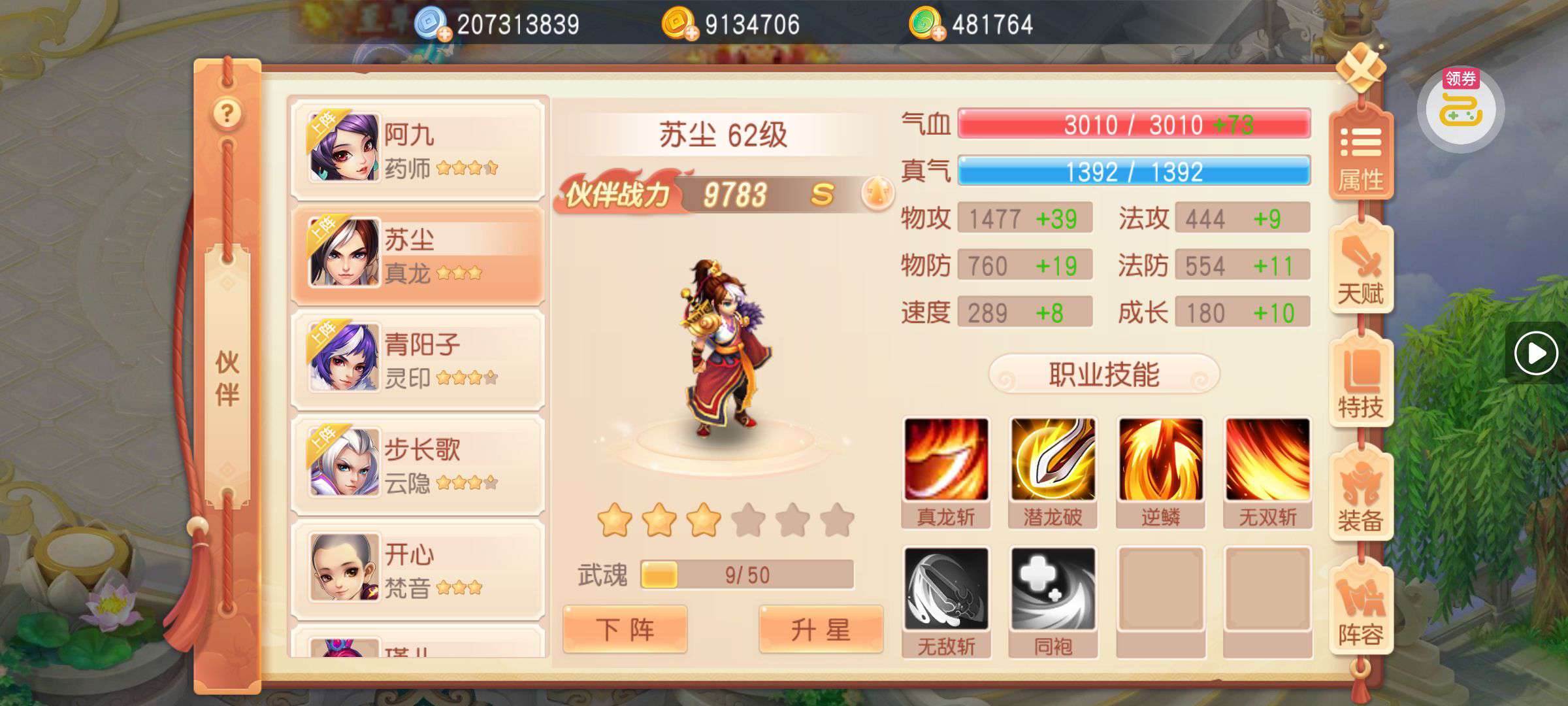Tap the 逆鳞 skill icon
Viewport: 1568px width, 706px height.
click(x=1160, y=460)
